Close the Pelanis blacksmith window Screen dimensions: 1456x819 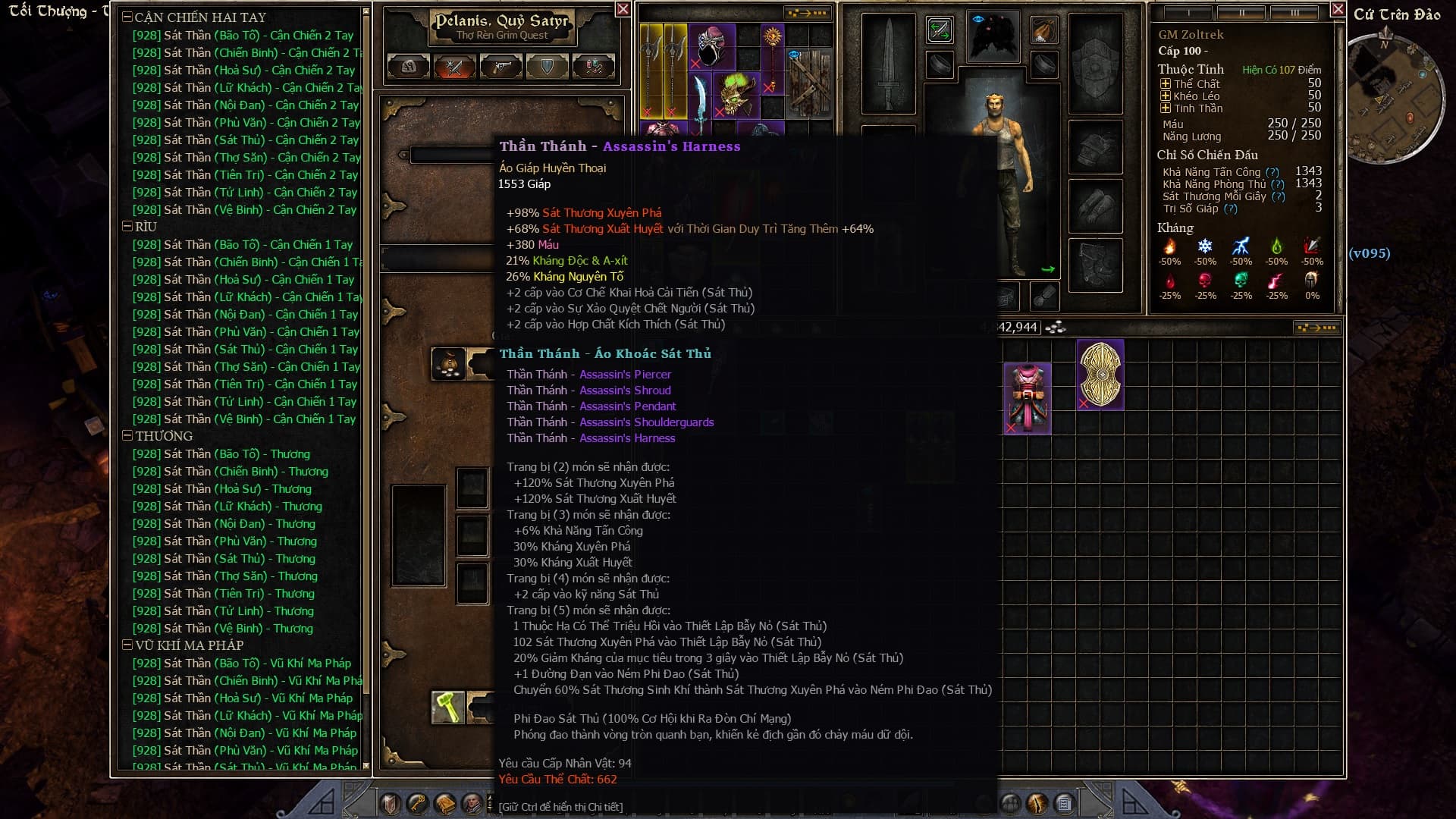[623, 9]
